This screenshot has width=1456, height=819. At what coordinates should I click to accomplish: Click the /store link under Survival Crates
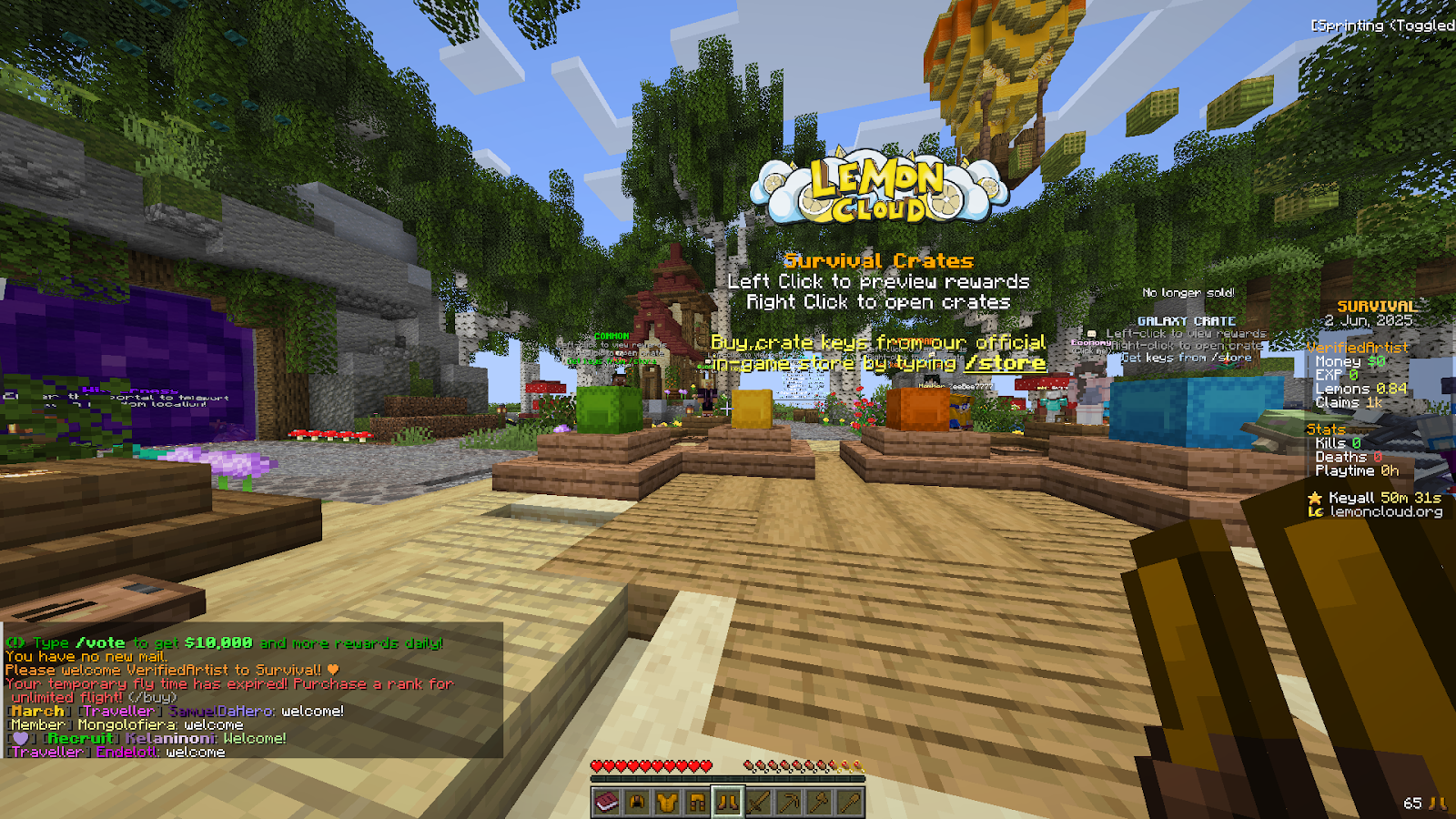click(1006, 362)
